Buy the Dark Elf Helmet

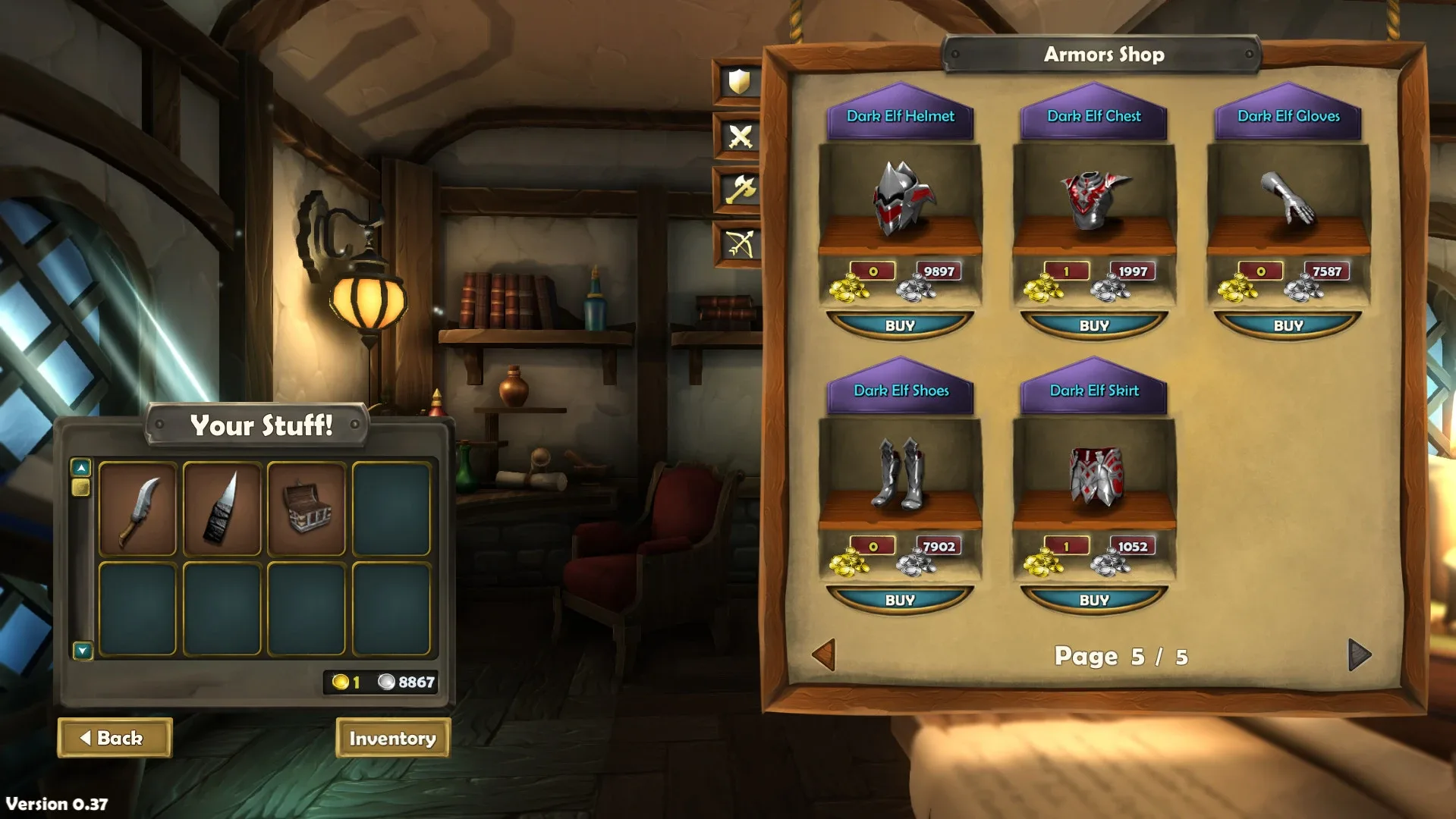click(900, 325)
